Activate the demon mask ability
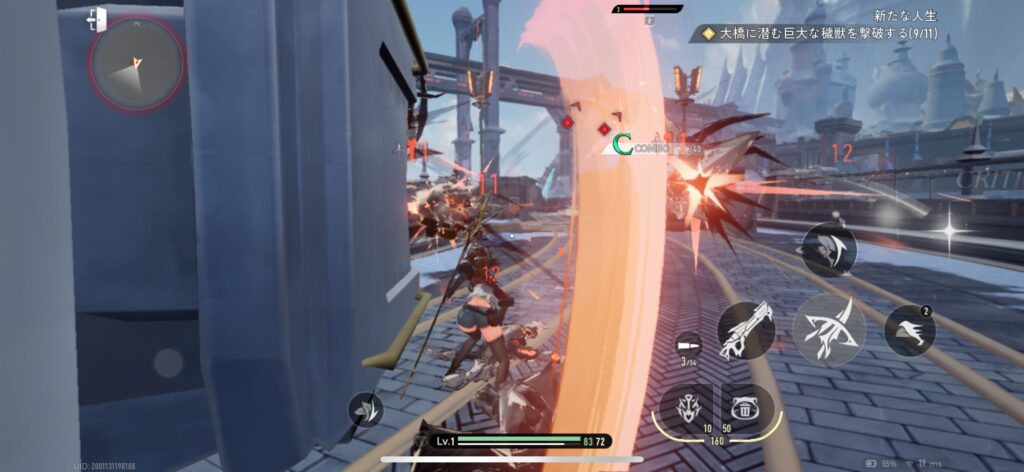This screenshot has width=1024, height=472. (x=686, y=407)
